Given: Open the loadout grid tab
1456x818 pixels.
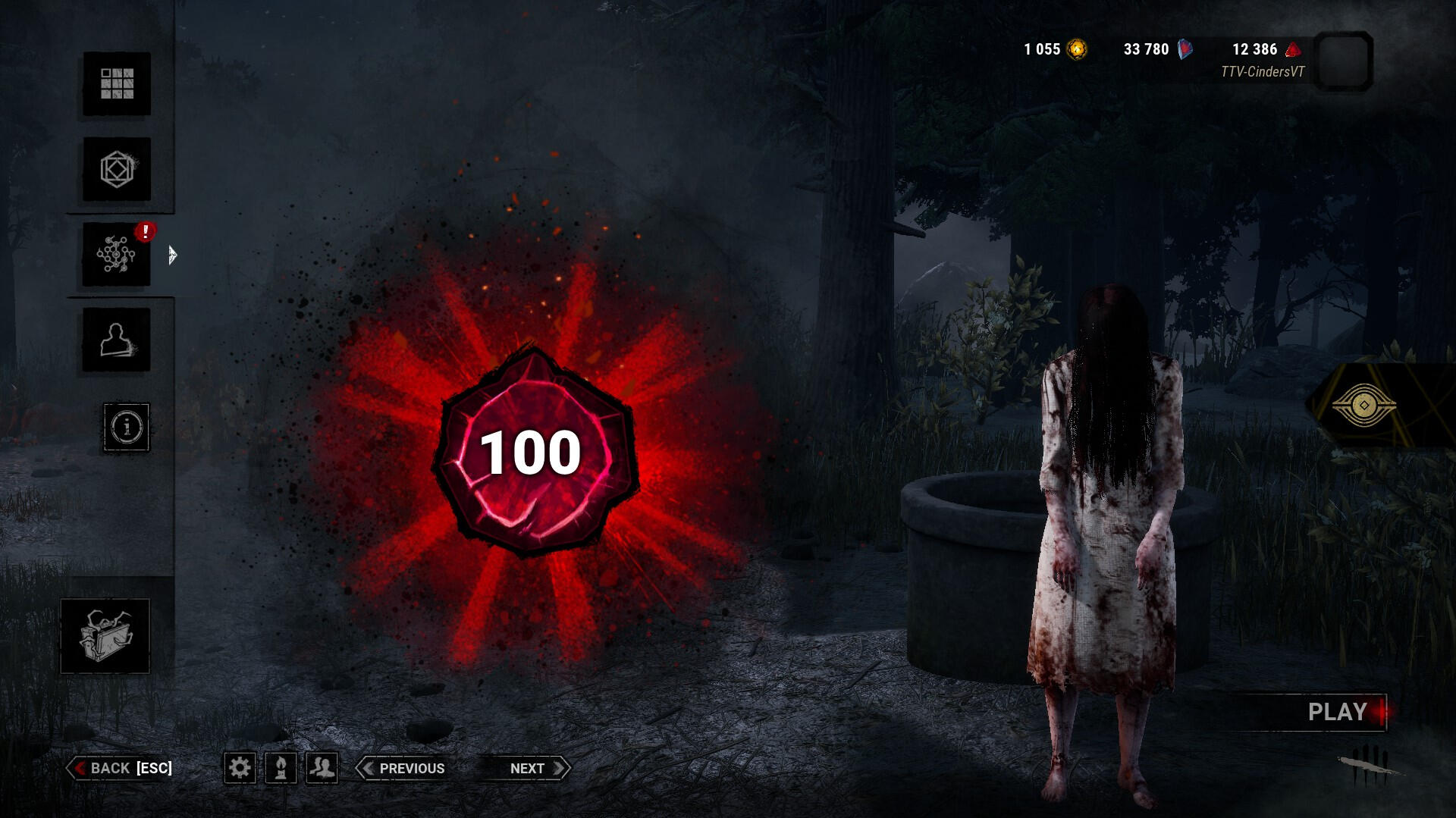Looking at the screenshot, I should tap(117, 84).
